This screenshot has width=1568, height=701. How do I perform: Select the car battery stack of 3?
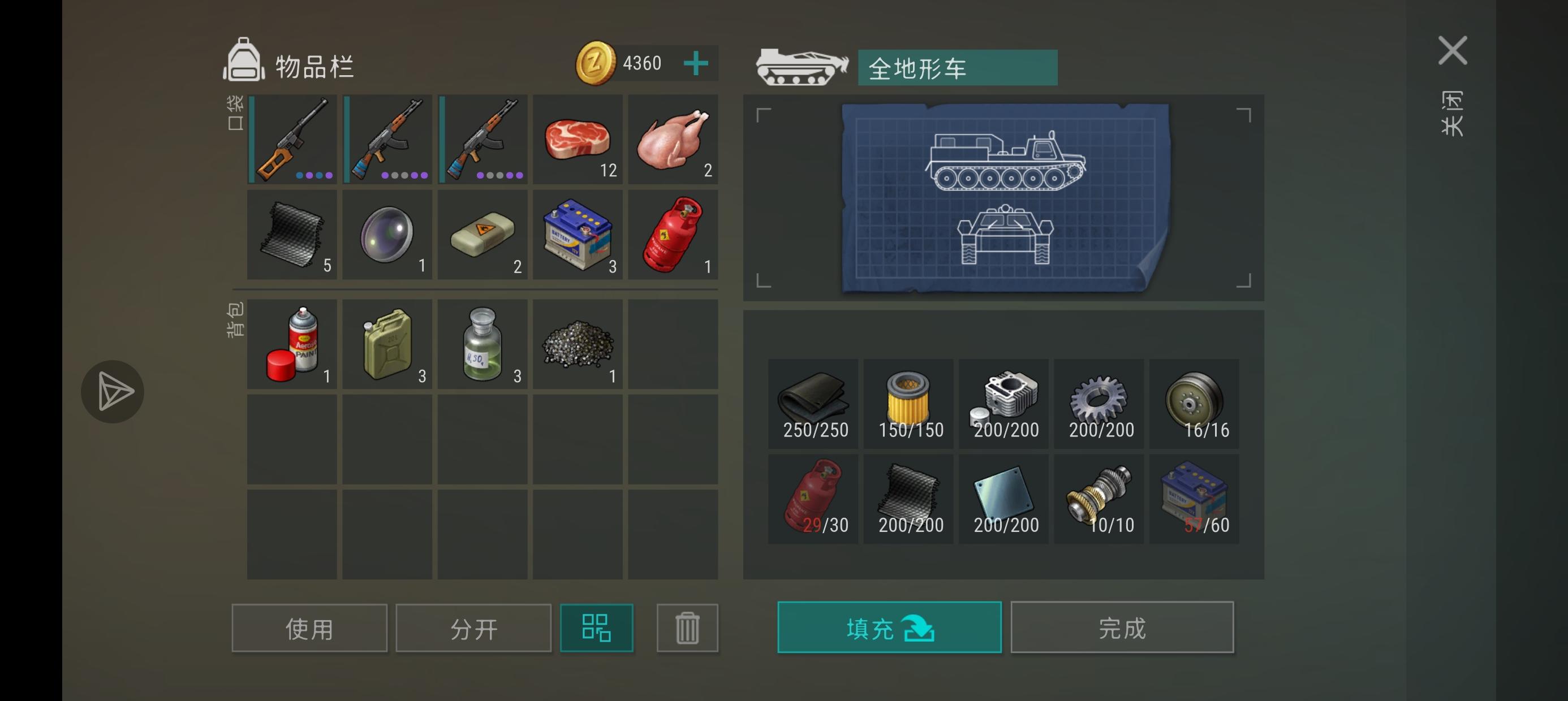(x=578, y=234)
